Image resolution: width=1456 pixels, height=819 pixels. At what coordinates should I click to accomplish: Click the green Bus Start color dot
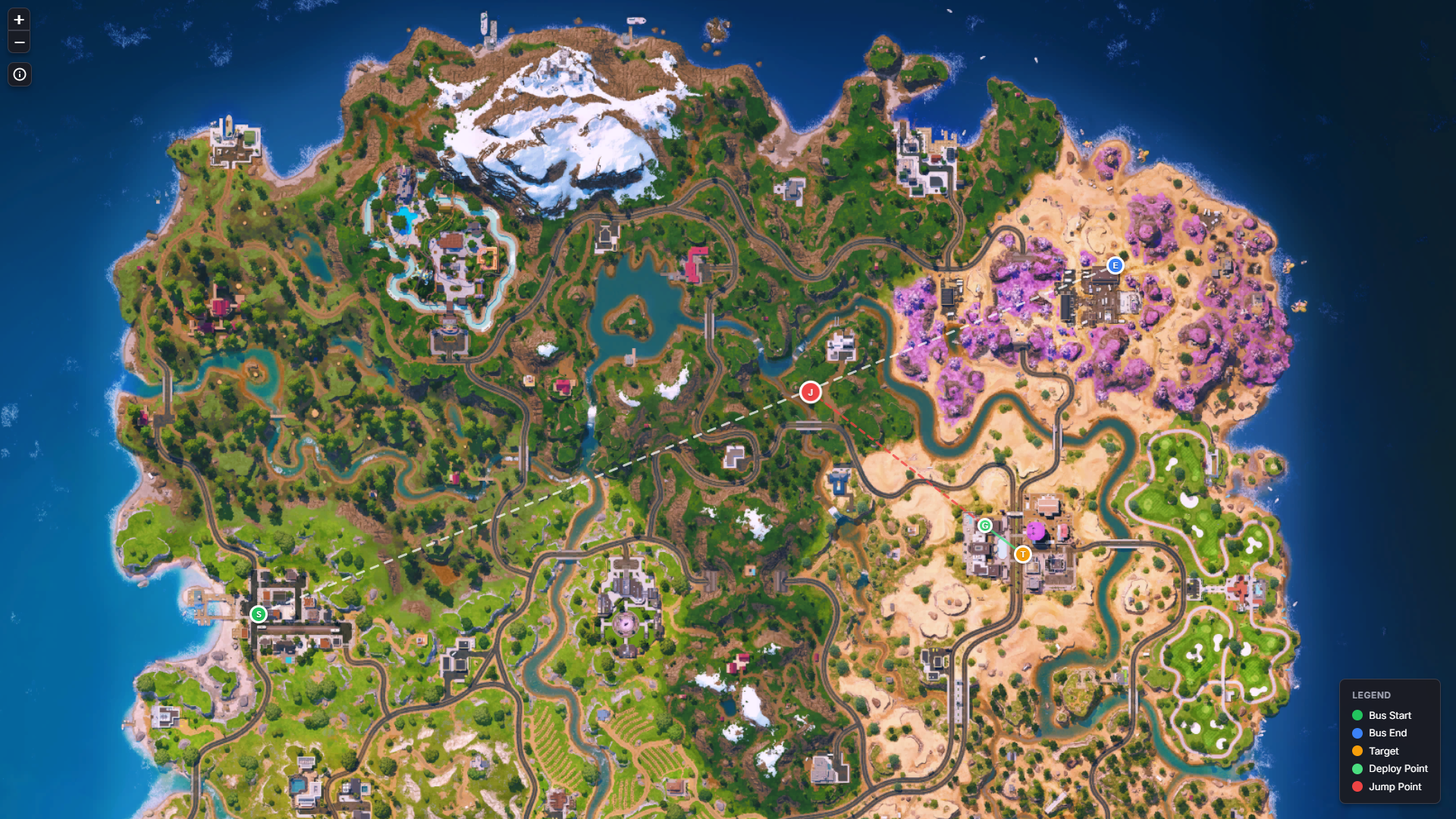(x=1357, y=715)
